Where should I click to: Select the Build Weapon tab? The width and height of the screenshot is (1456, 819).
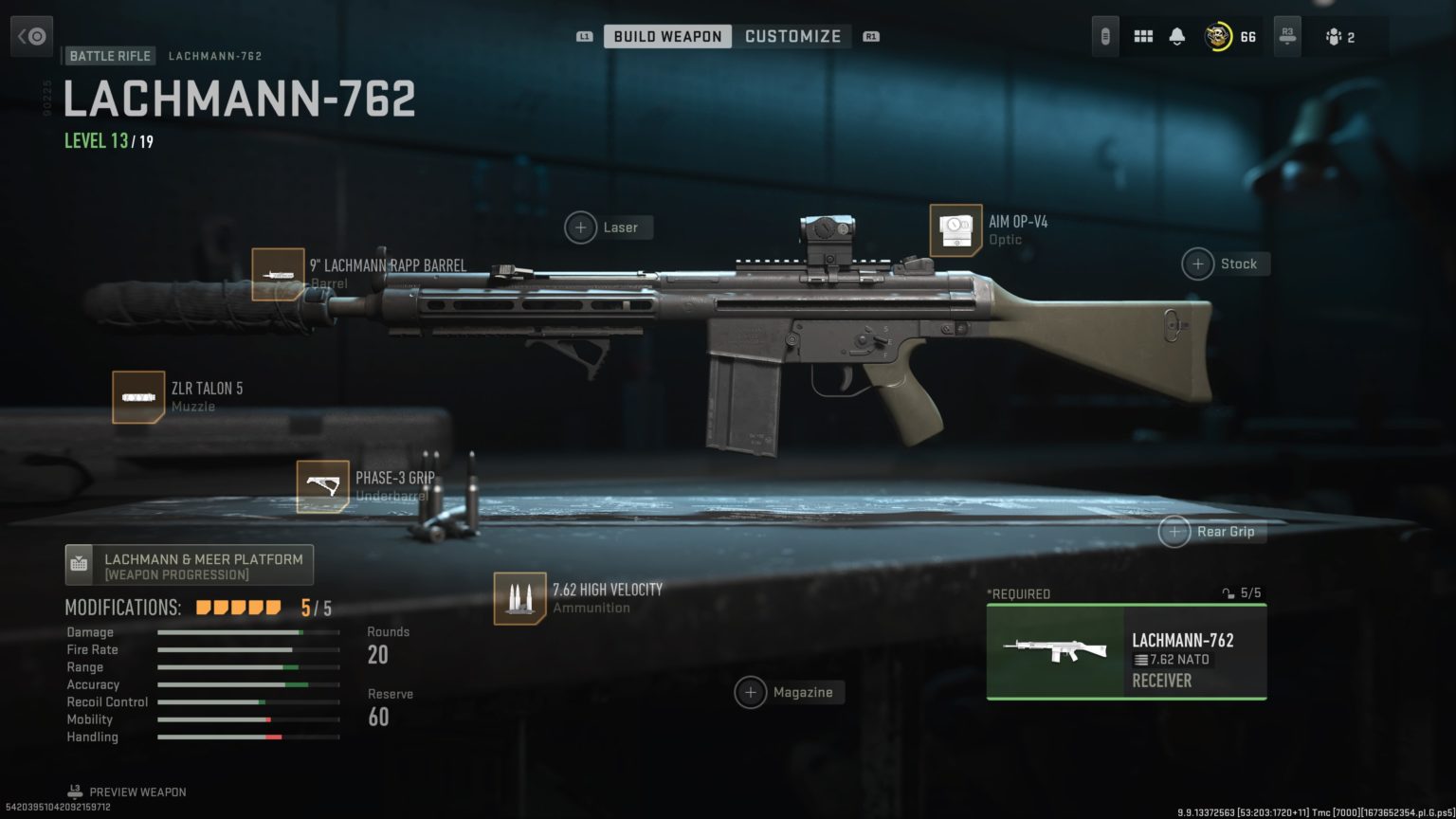(x=666, y=36)
